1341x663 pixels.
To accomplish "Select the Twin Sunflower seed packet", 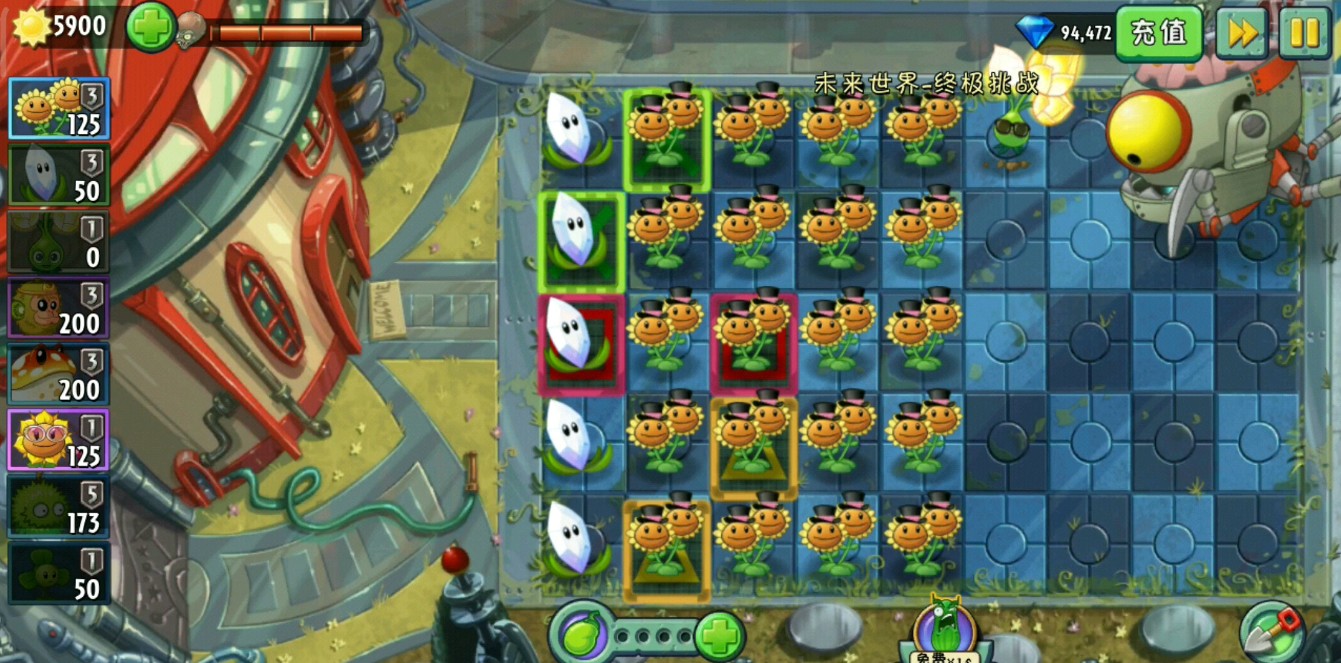I will pyautogui.click(x=59, y=109).
